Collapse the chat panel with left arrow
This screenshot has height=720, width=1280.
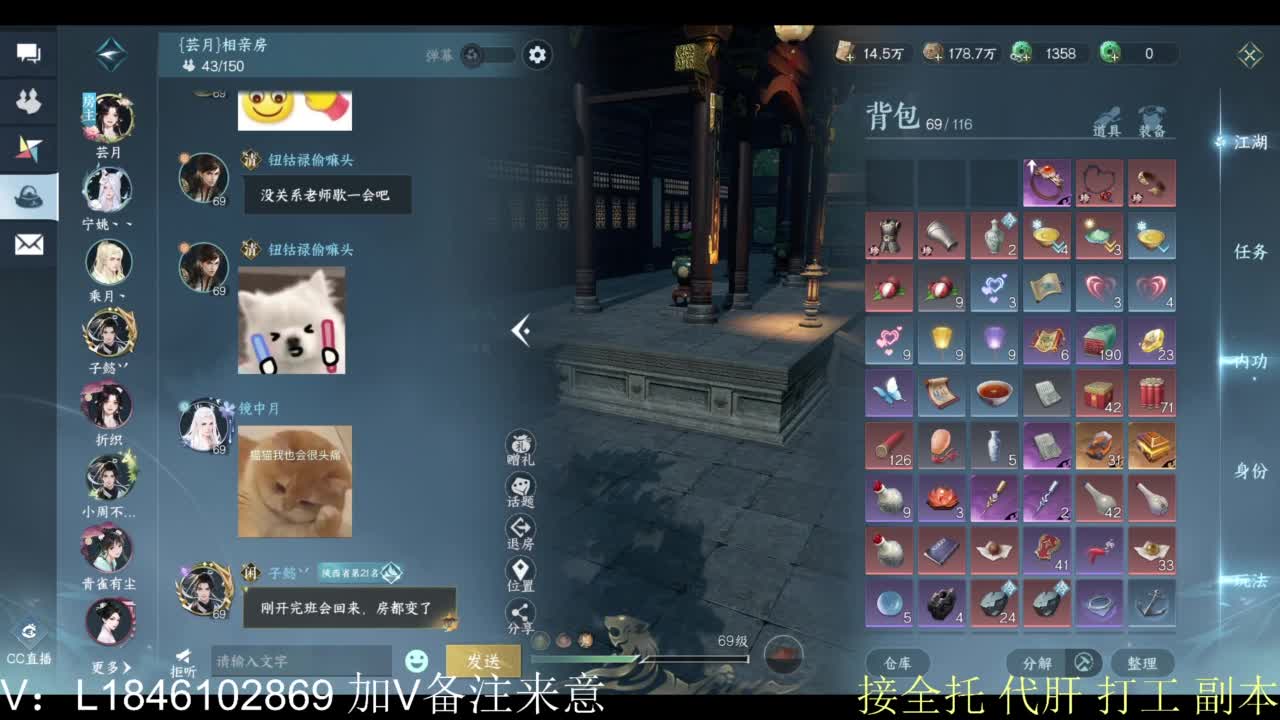tap(520, 330)
